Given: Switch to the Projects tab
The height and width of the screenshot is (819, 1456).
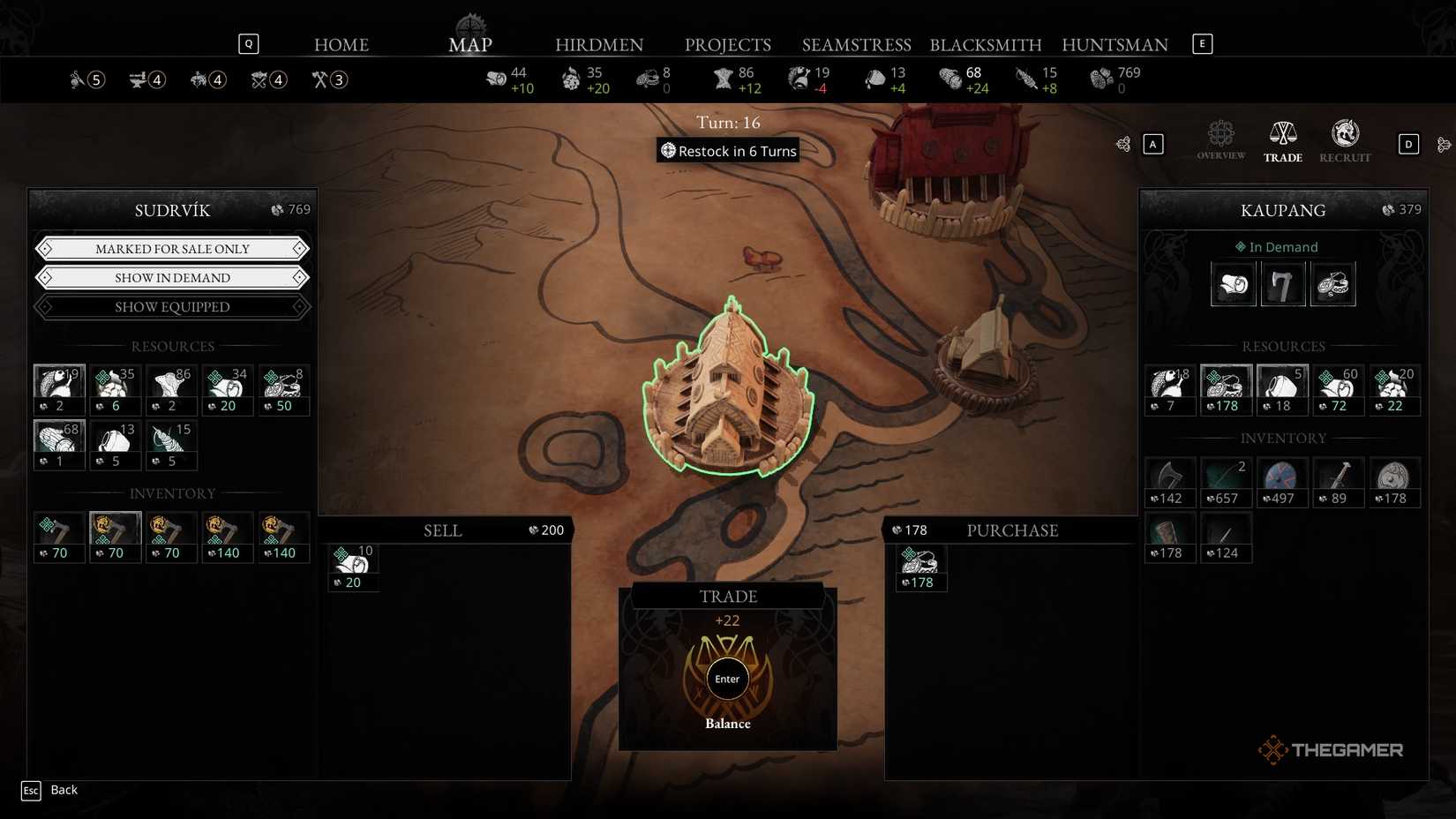Looking at the screenshot, I should (x=728, y=44).
